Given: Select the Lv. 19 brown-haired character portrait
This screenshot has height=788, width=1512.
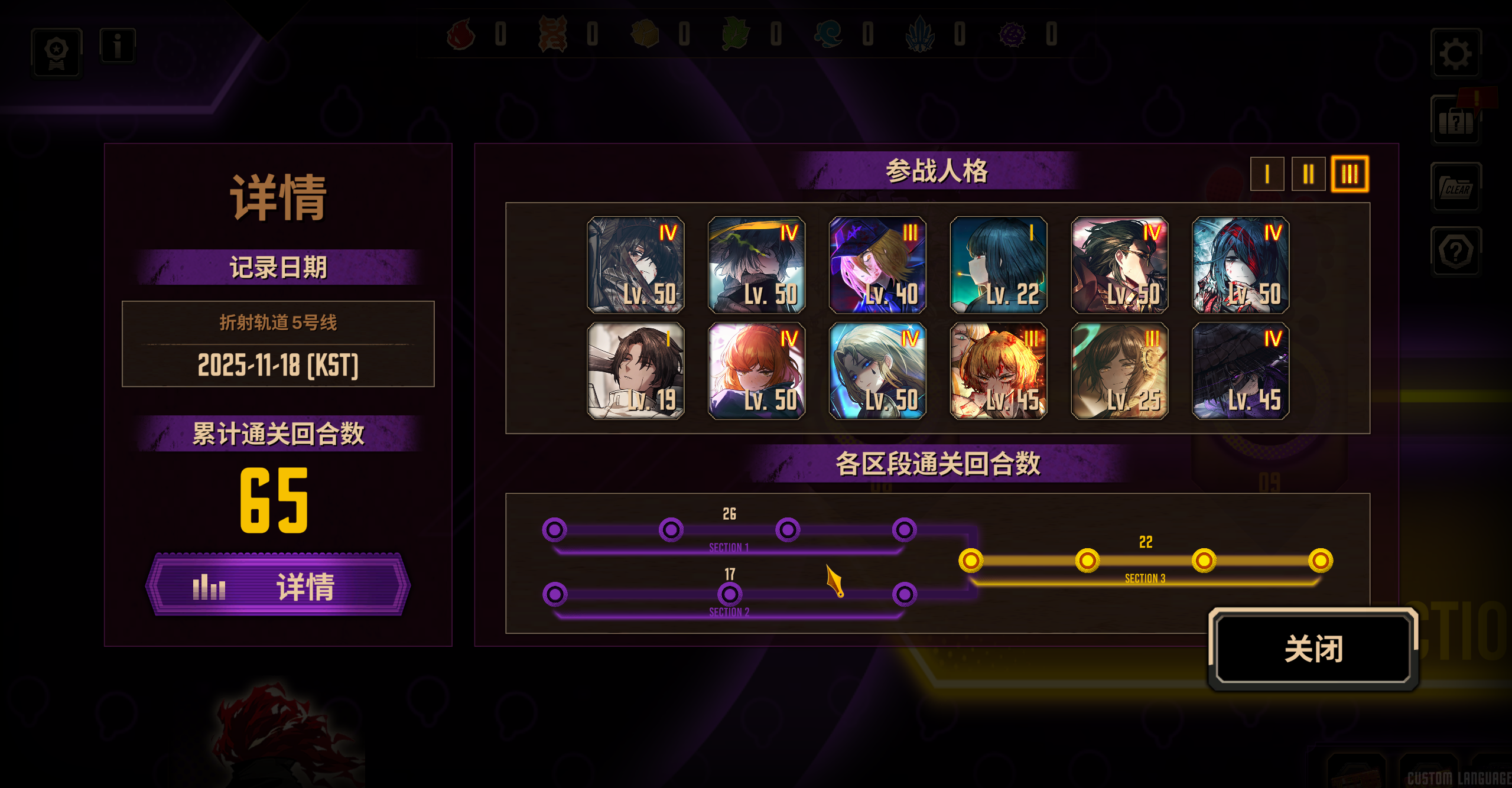Looking at the screenshot, I should tap(636, 372).
